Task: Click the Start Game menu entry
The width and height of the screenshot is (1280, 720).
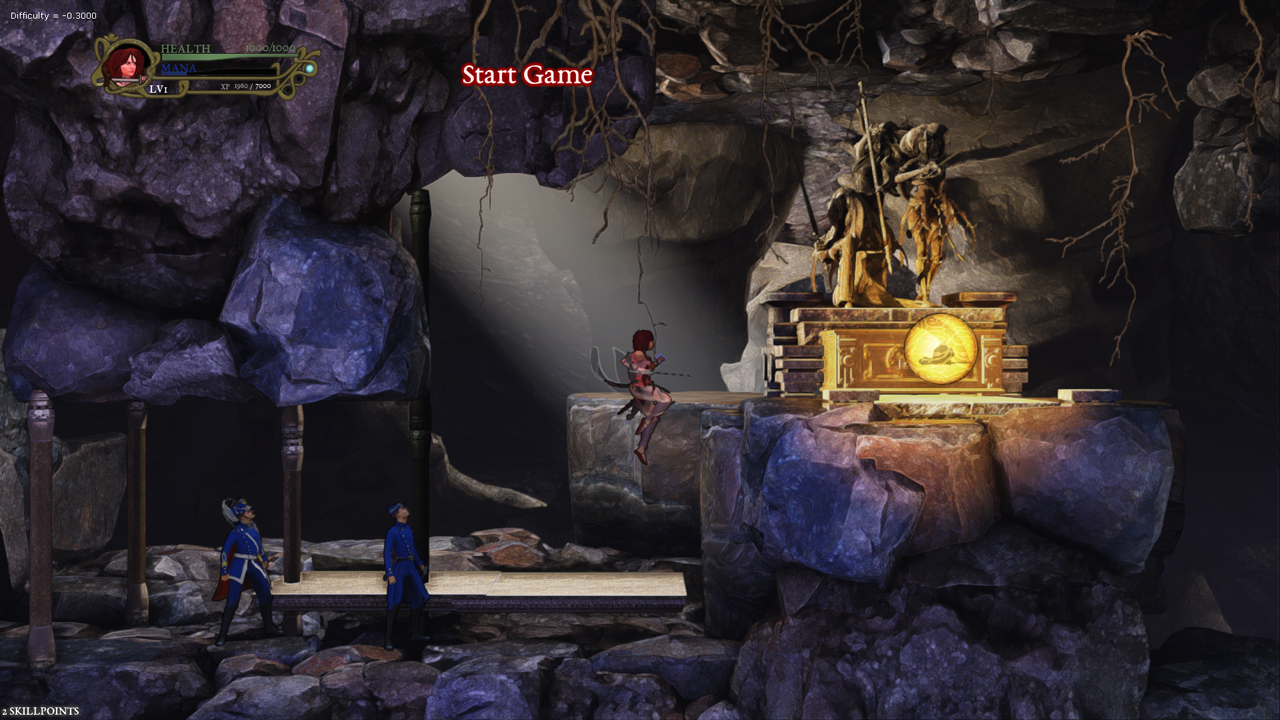Action: point(527,75)
